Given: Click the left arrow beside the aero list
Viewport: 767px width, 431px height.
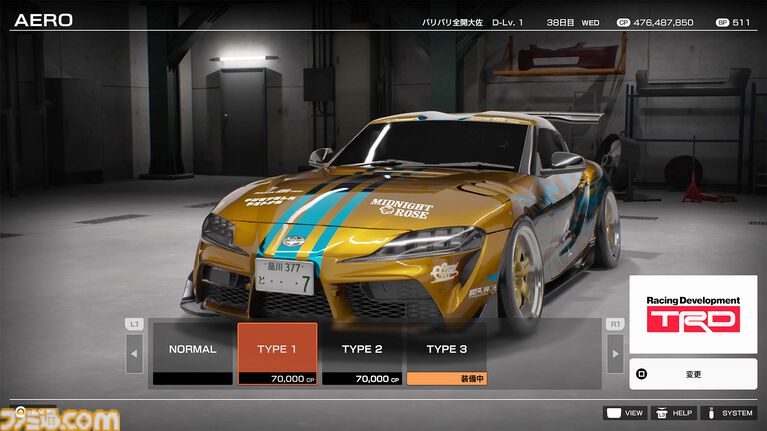Looking at the screenshot, I should [x=134, y=353].
